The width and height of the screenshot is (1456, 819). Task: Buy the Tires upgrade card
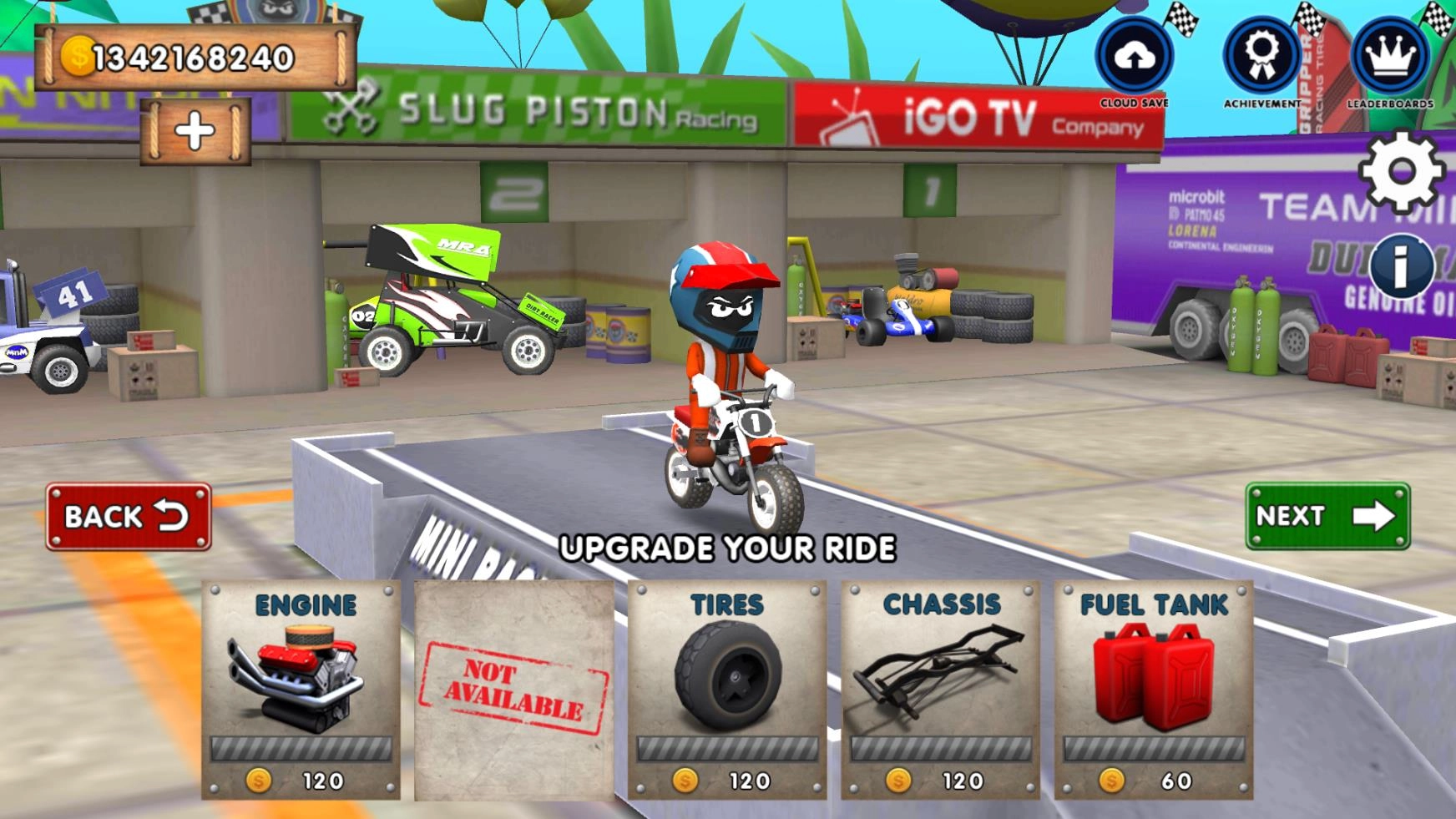(727, 690)
